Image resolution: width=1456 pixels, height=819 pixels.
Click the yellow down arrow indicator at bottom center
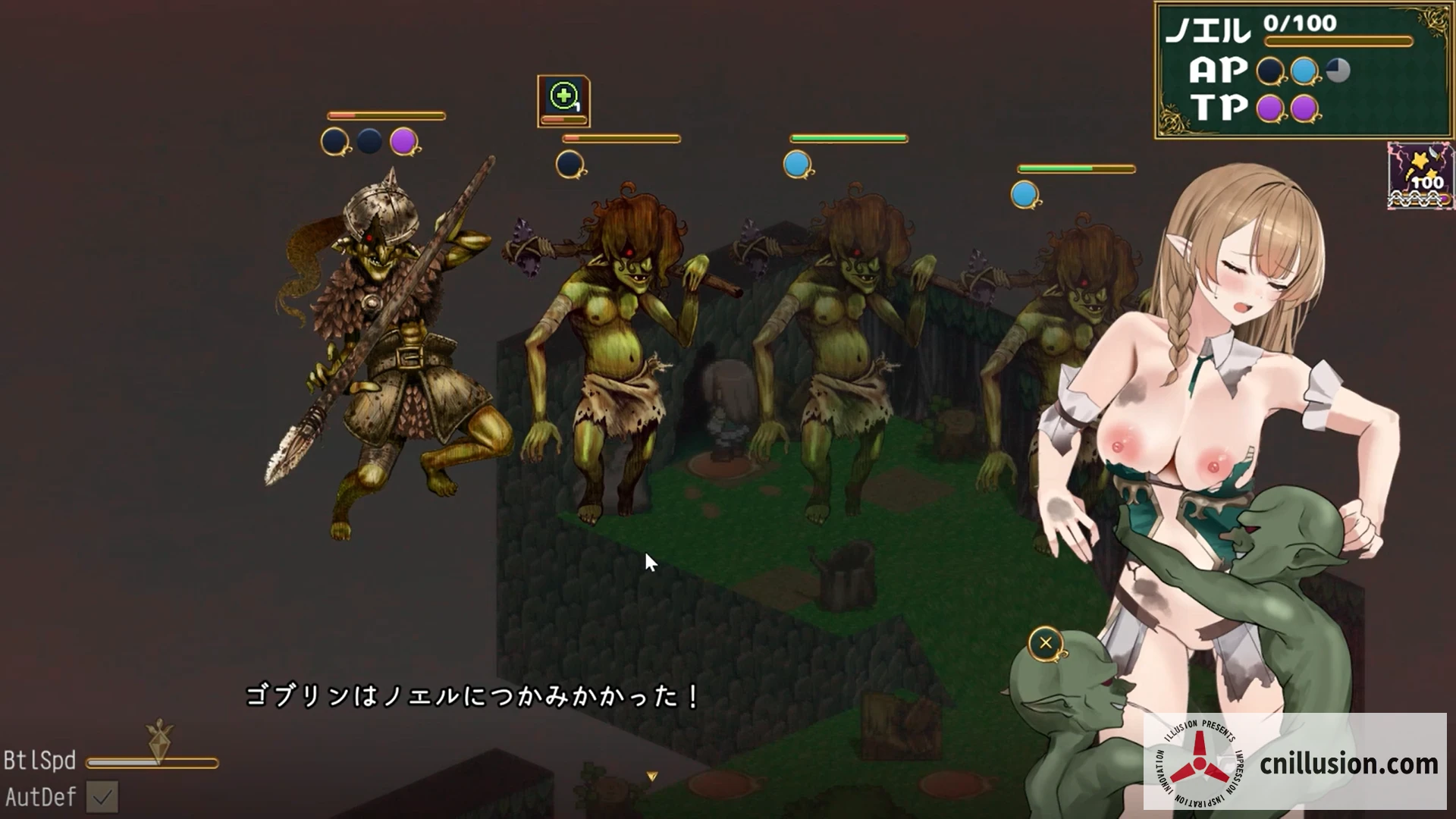[651, 777]
